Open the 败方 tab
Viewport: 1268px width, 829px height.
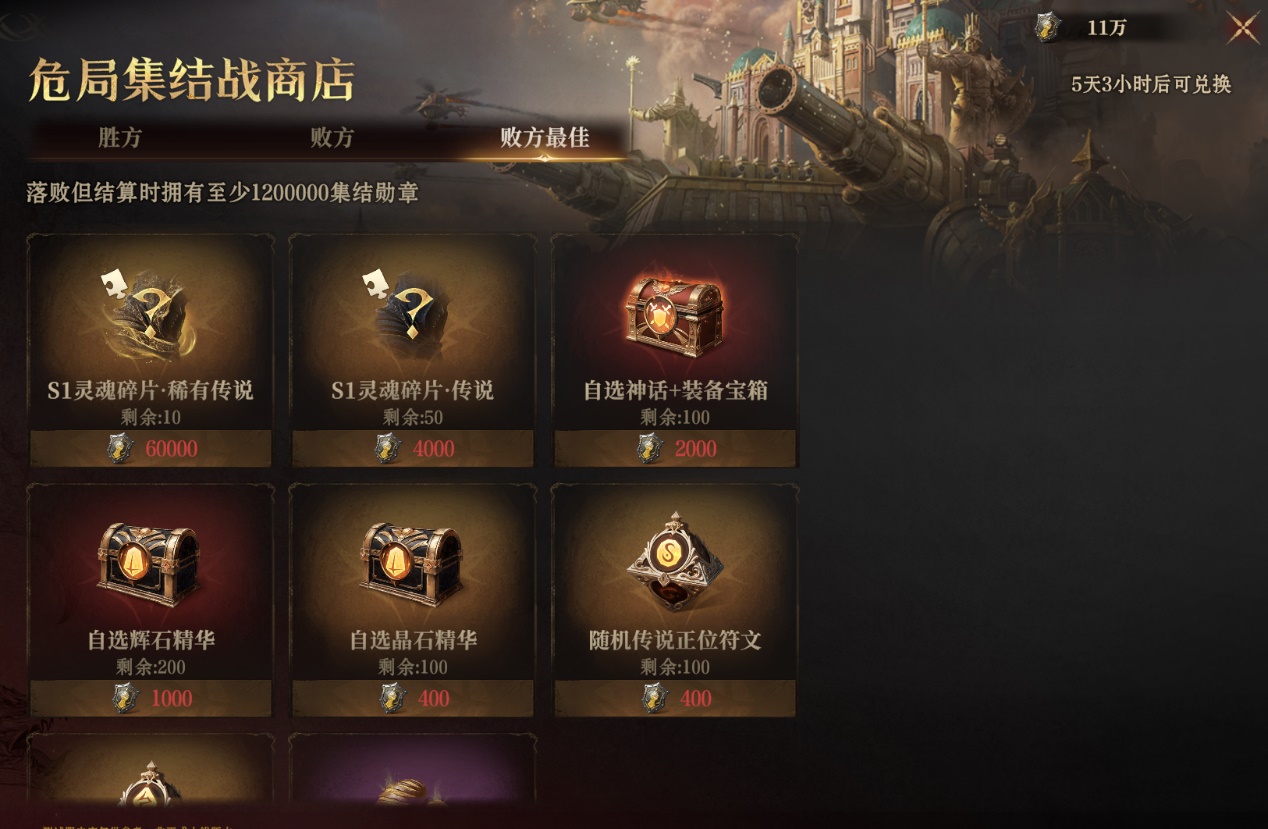[332, 138]
